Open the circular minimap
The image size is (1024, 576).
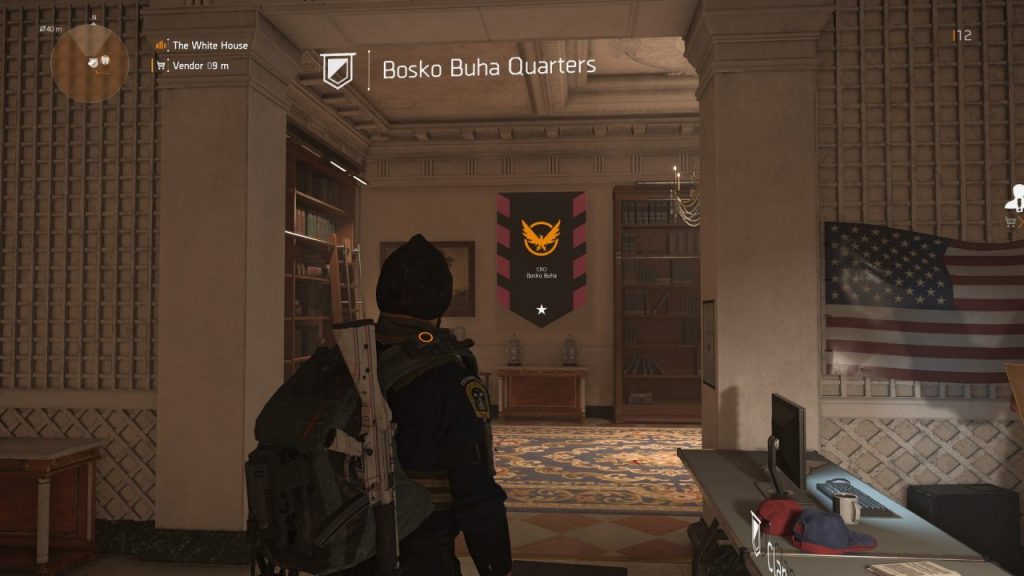click(89, 62)
